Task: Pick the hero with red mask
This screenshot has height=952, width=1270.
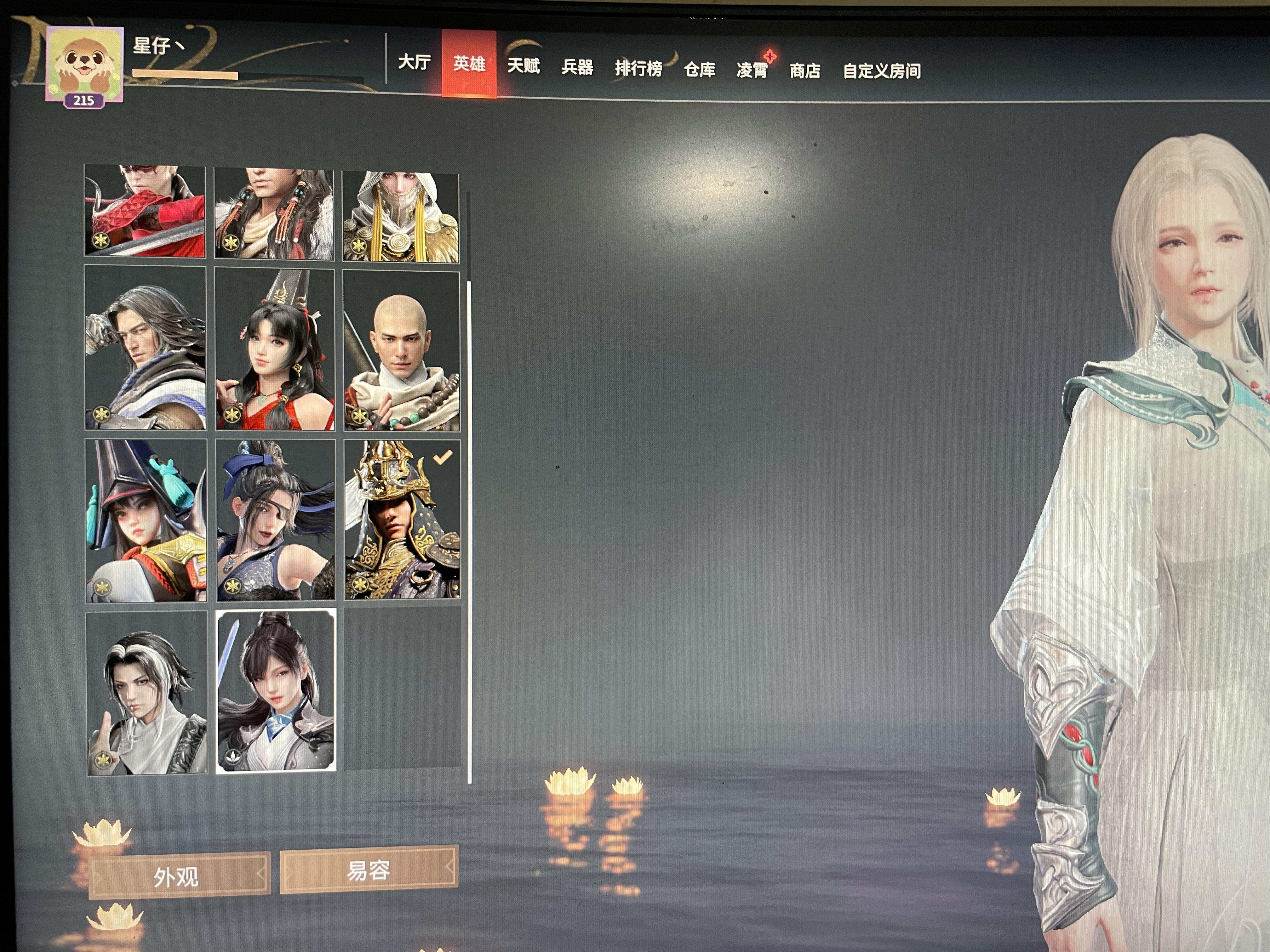Action: (145, 211)
